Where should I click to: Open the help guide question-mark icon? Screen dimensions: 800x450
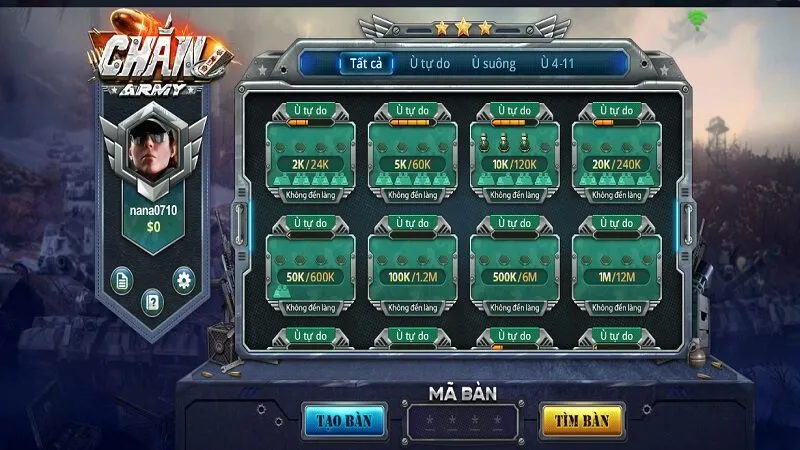(152, 301)
